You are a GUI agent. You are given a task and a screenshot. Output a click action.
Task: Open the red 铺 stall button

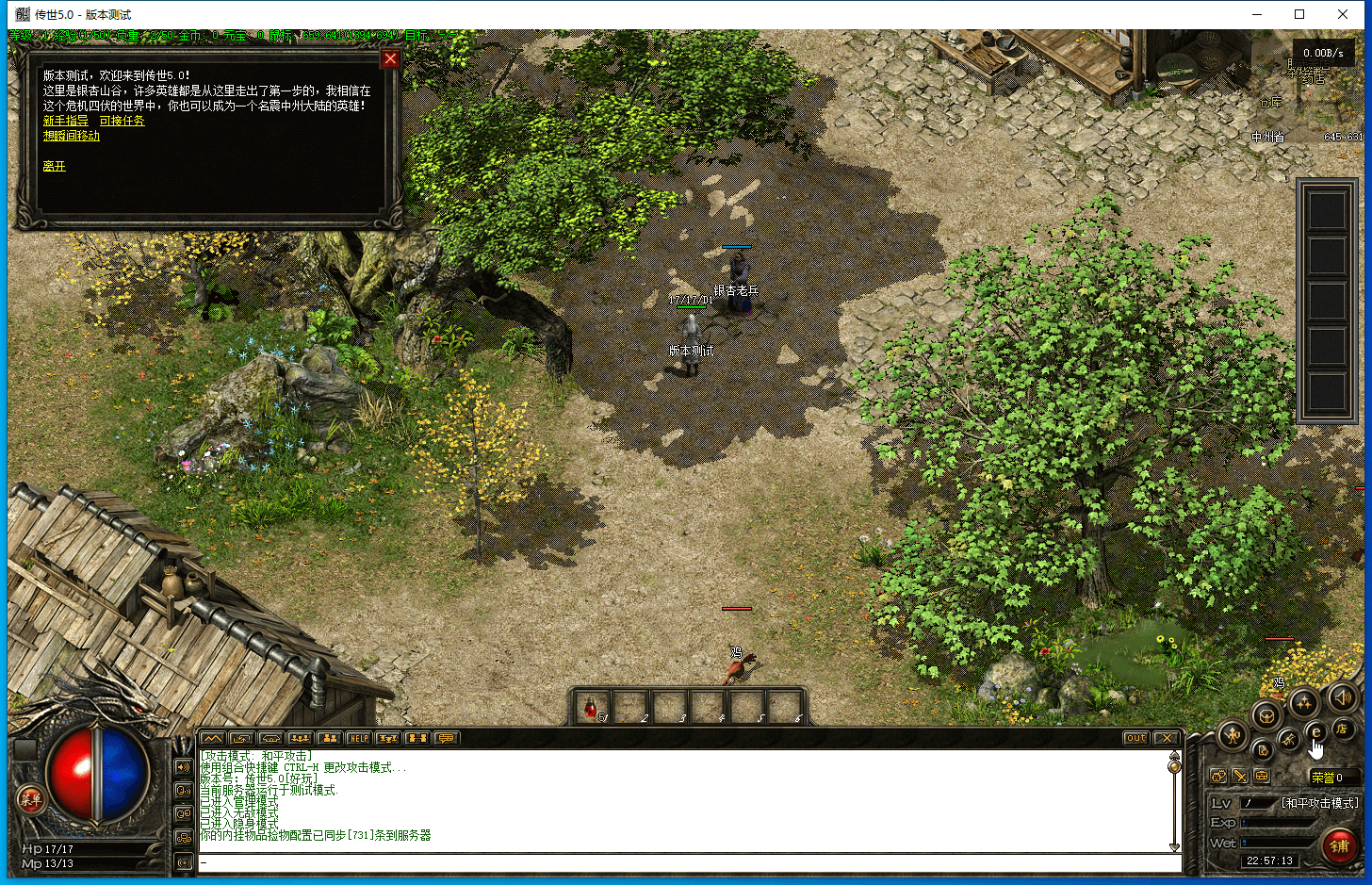[1339, 845]
